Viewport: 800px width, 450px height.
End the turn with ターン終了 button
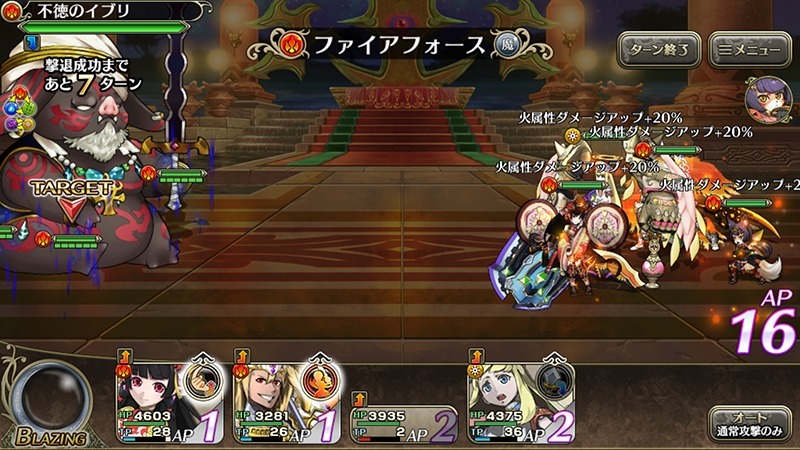point(657,47)
